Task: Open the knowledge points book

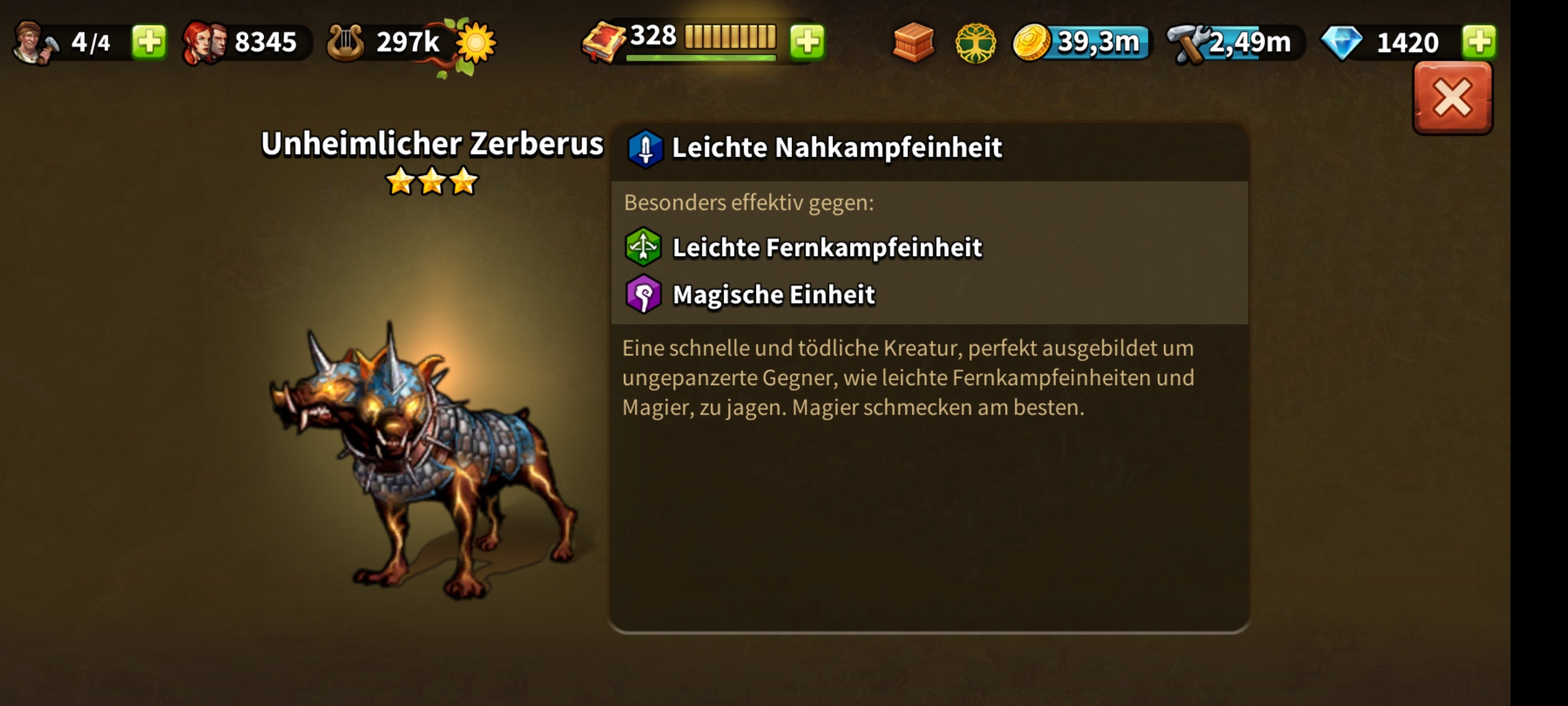Action: 604,44
